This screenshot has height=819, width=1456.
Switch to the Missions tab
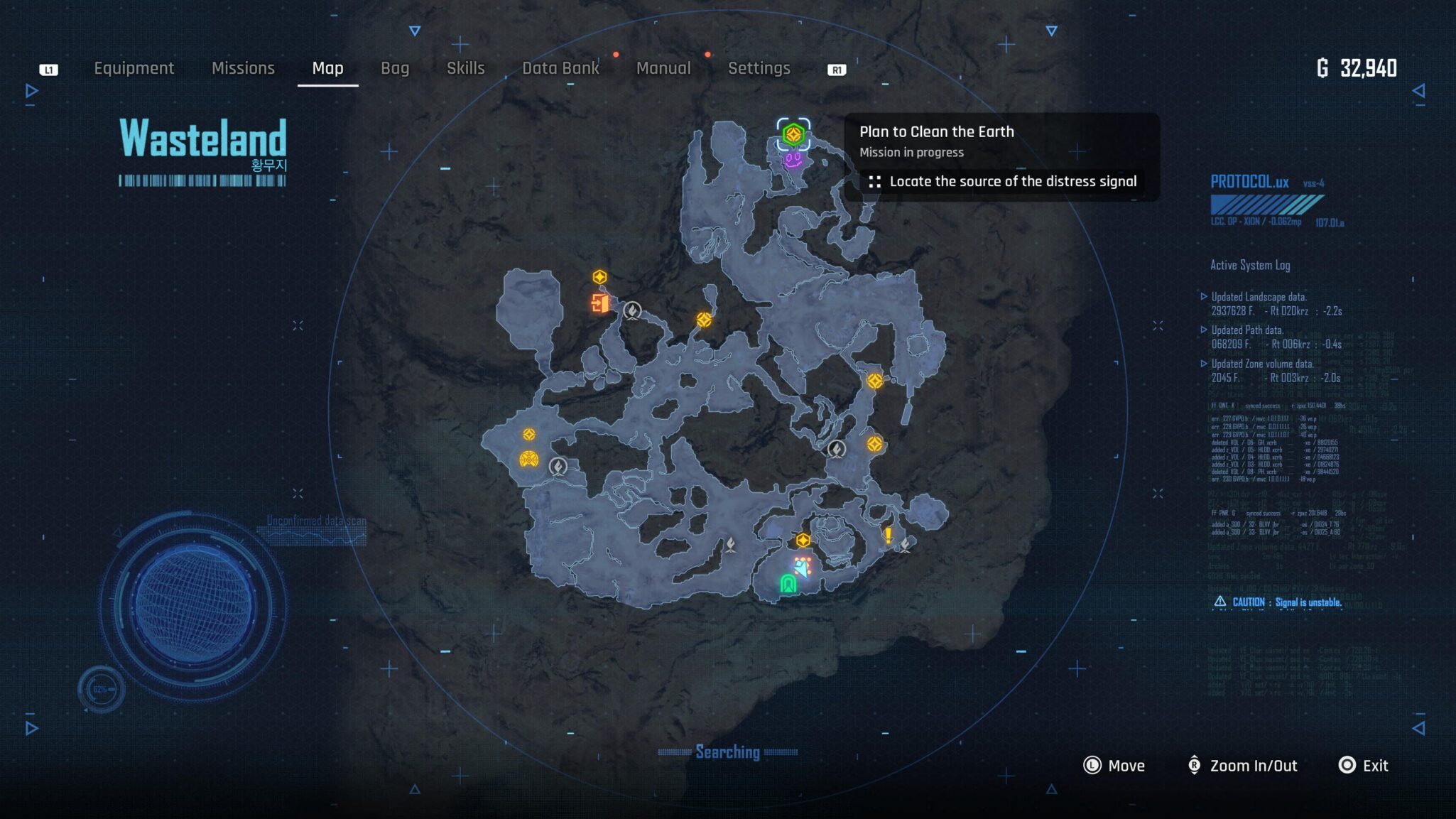pos(243,68)
